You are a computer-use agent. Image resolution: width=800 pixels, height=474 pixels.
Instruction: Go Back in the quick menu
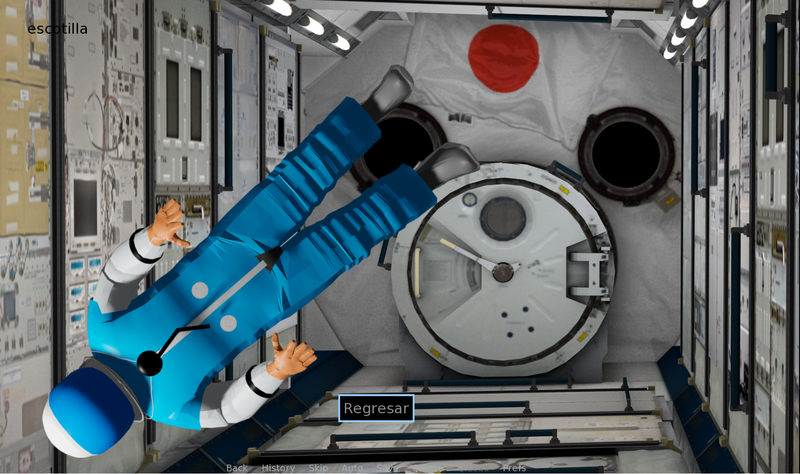[x=237, y=468]
